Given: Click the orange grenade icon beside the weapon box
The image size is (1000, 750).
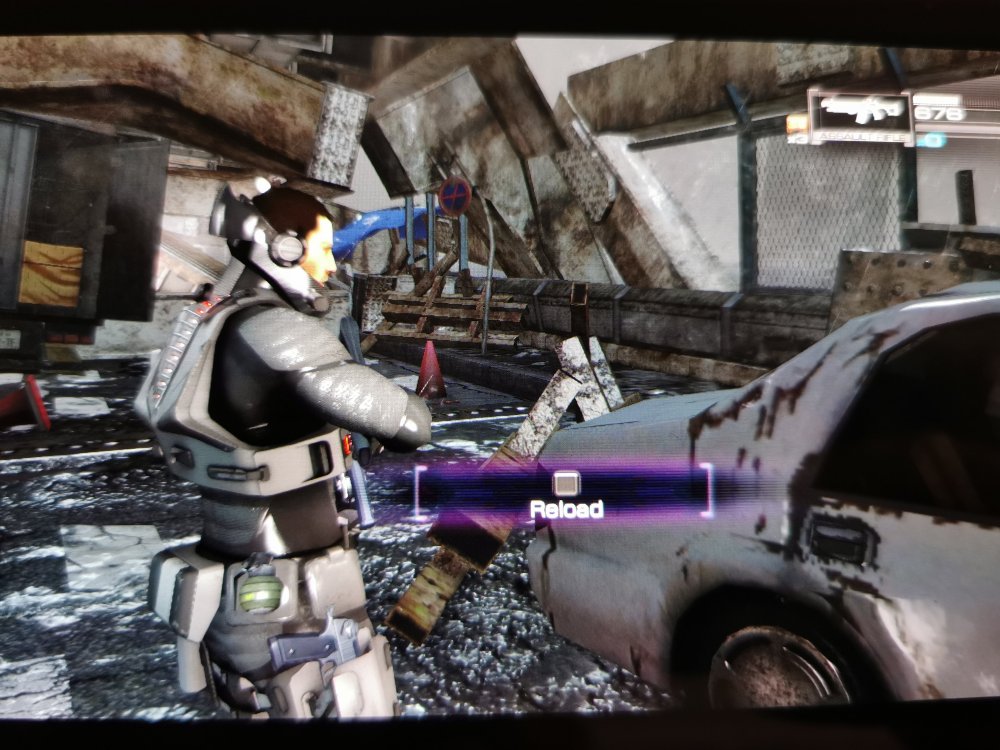Looking at the screenshot, I should [797, 124].
